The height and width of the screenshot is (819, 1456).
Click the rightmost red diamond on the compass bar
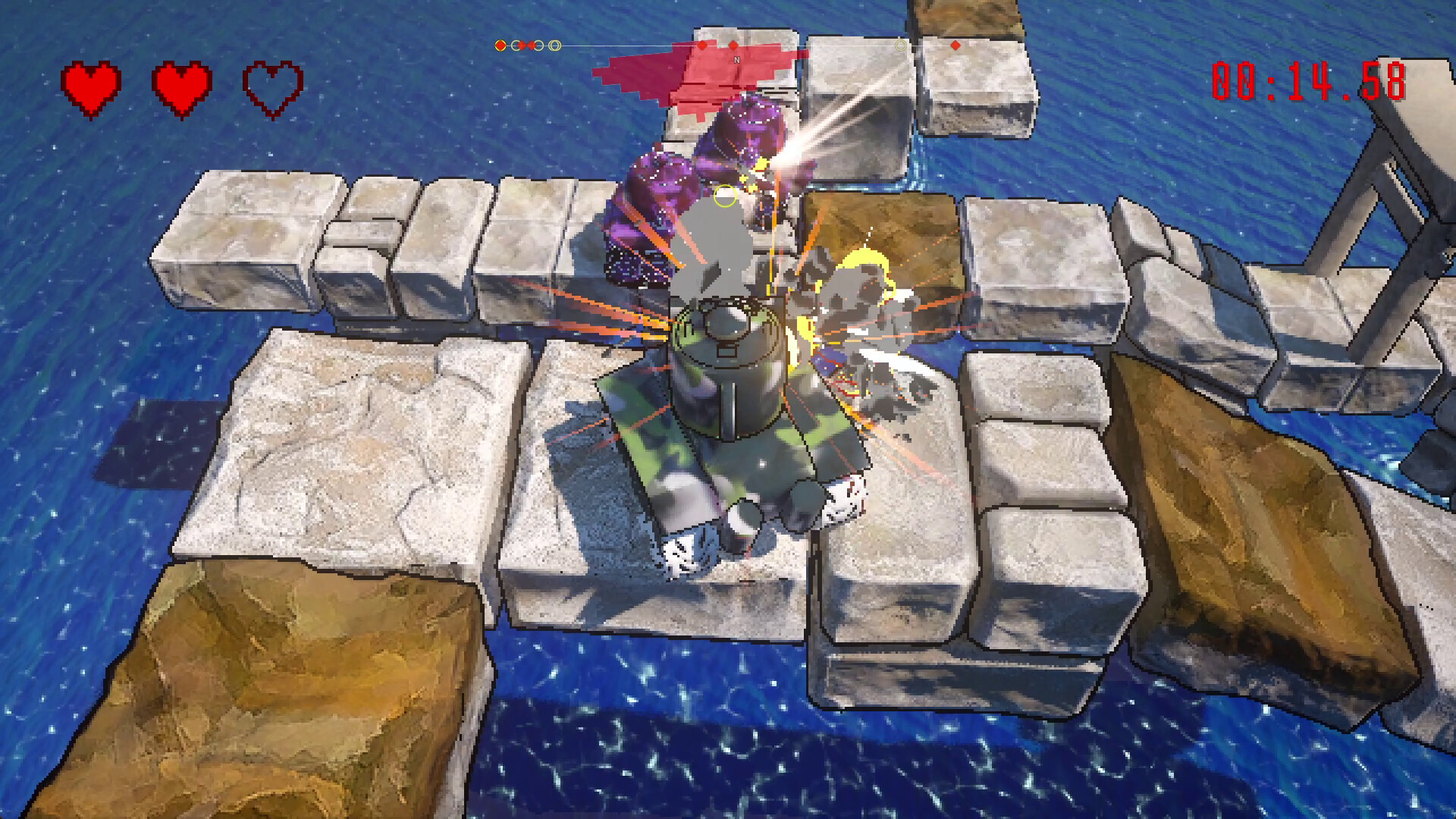pos(955,46)
